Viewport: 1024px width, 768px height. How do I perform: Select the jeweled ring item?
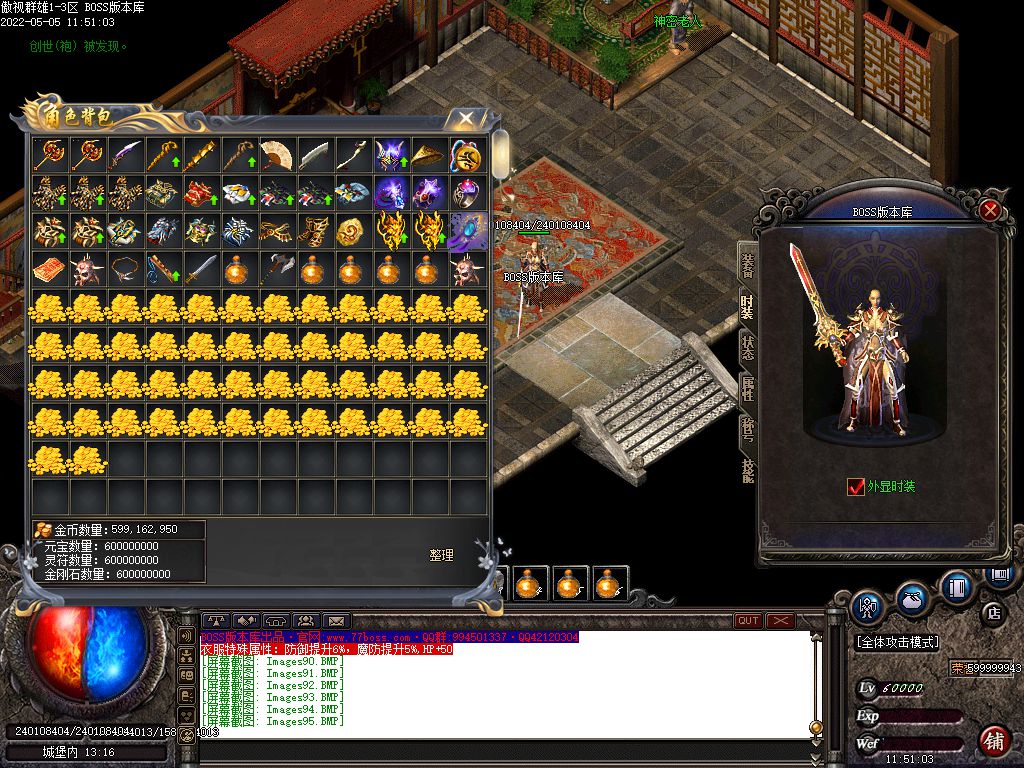click(466, 192)
